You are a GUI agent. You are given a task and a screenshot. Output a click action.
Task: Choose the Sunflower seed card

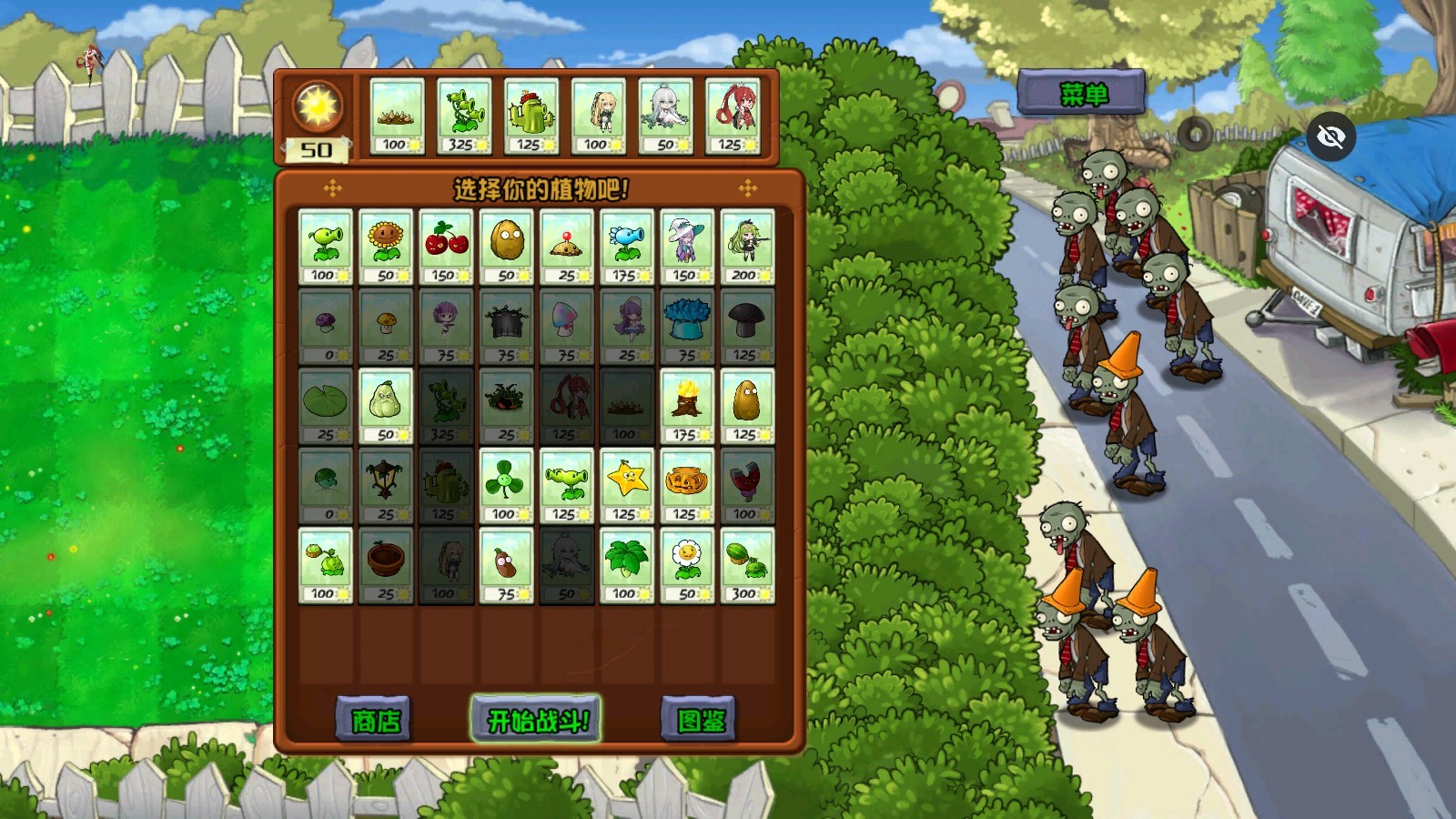[x=386, y=247]
